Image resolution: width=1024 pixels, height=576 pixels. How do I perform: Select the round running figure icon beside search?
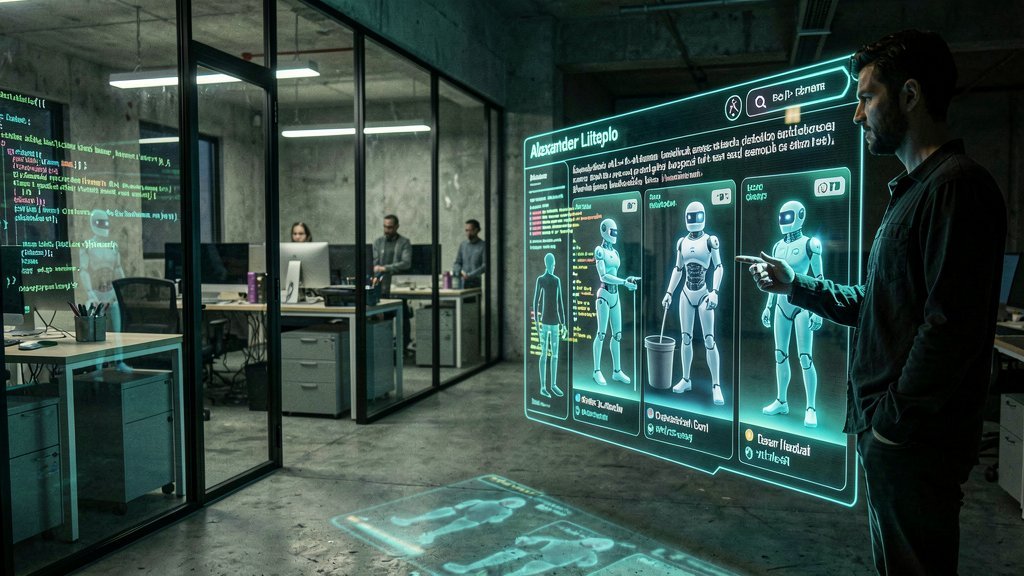pyautogui.click(x=734, y=107)
